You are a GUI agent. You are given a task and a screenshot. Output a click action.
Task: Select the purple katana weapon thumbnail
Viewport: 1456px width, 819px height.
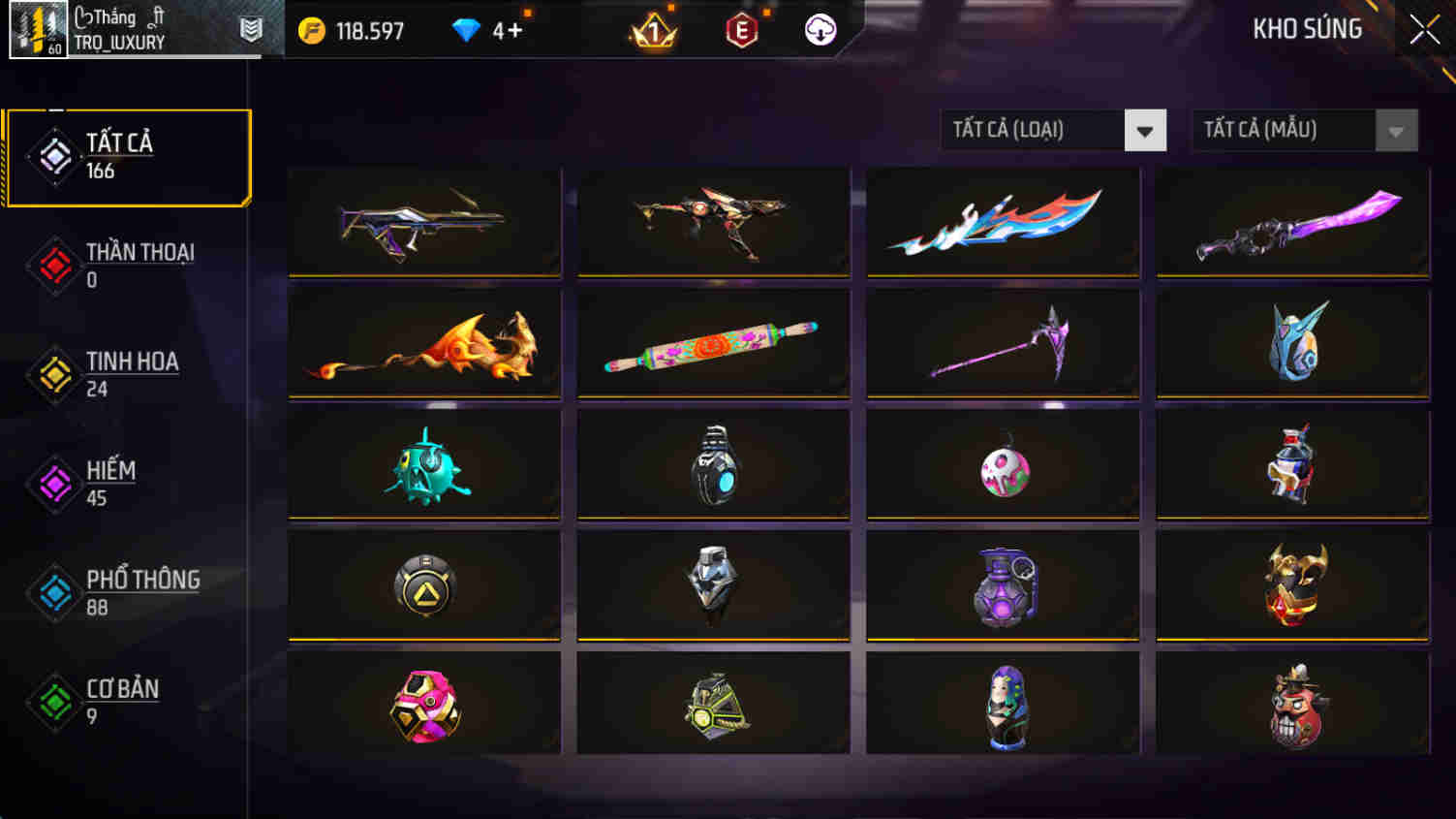click(x=1291, y=223)
